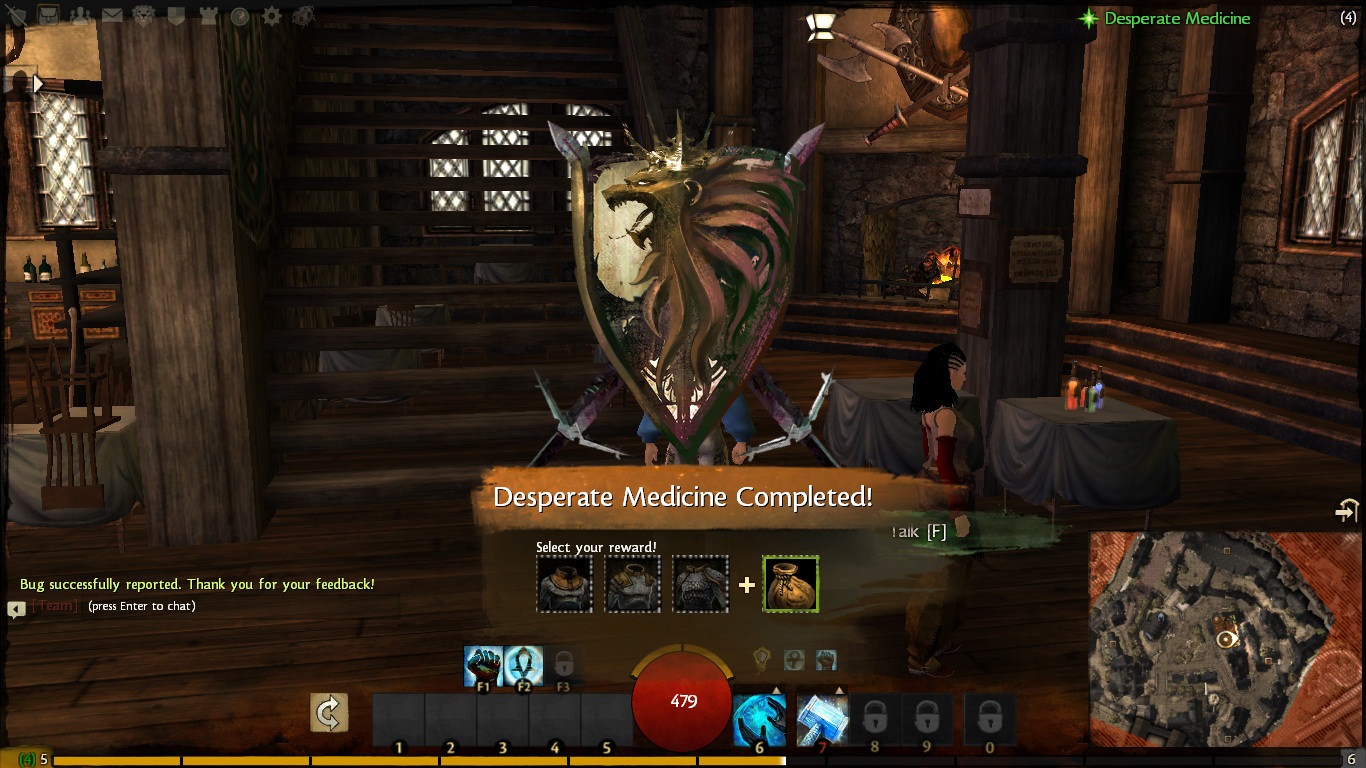Image resolution: width=1366 pixels, height=768 pixels.
Task: Choose the leather chest armor reward
Action: pyautogui.click(x=632, y=584)
